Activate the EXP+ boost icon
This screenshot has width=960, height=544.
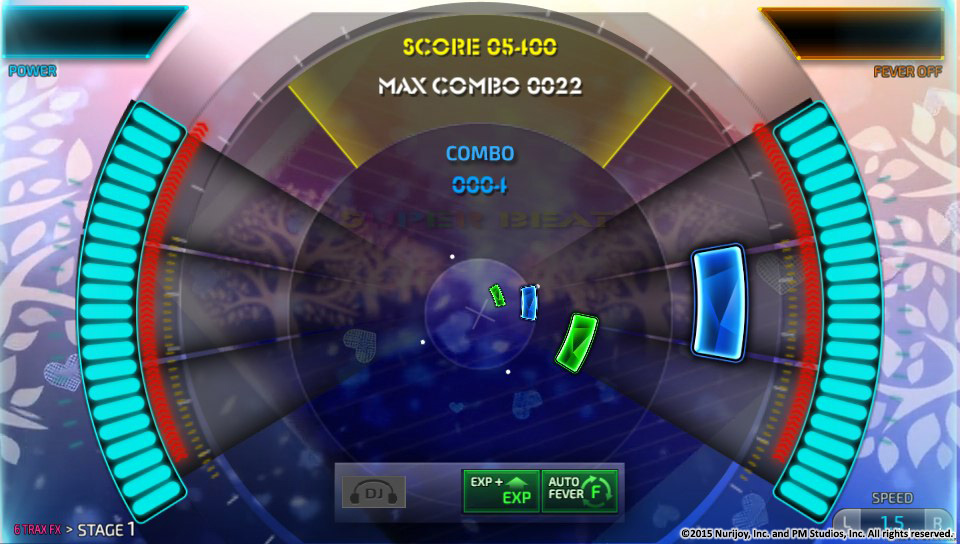[x=501, y=490]
